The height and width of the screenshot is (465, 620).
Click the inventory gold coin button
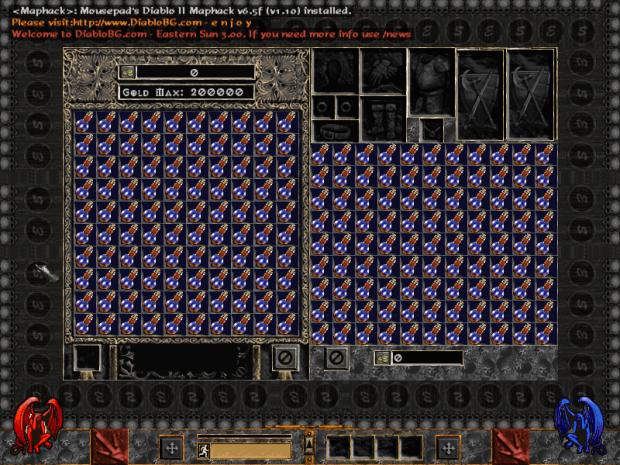[x=382, y=357]
